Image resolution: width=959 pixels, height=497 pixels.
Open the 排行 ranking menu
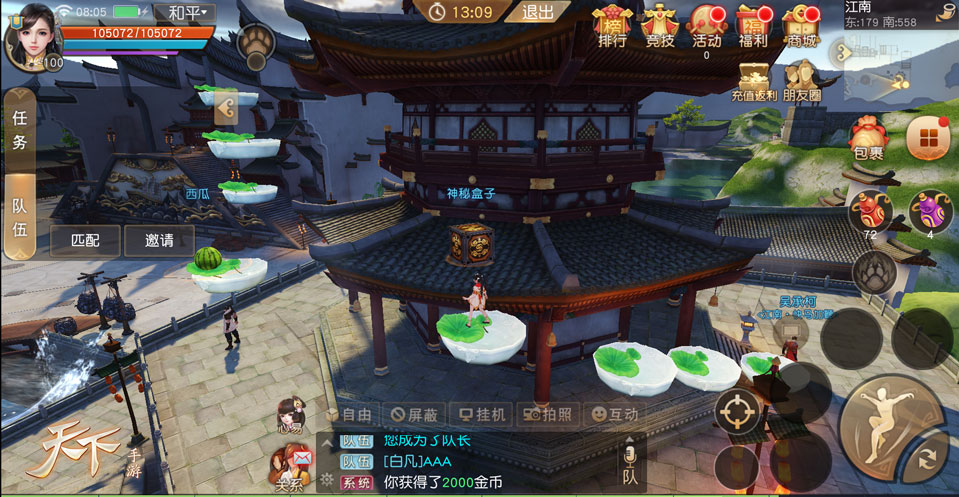point(612,25)
